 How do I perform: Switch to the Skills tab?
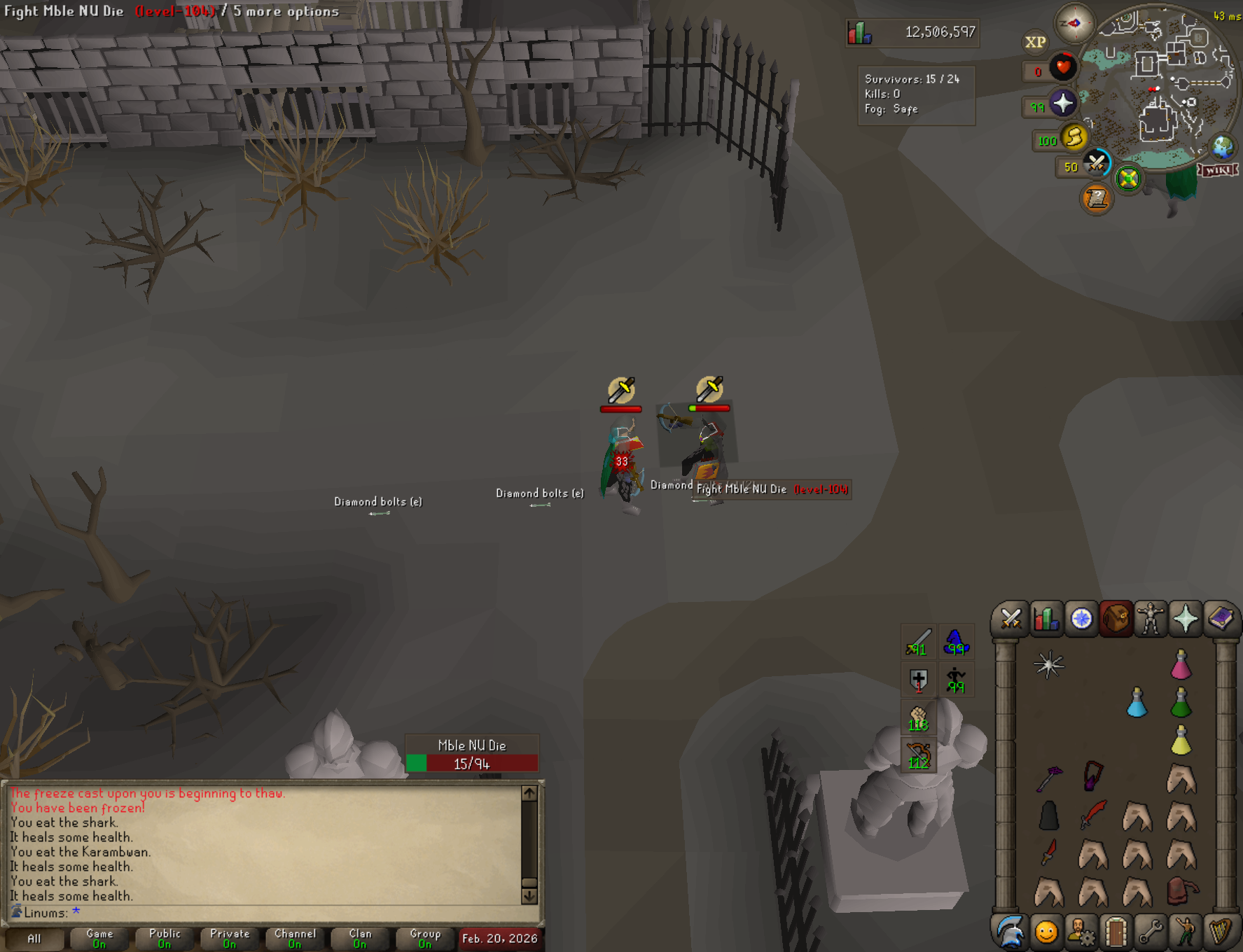click(1046, 619)
